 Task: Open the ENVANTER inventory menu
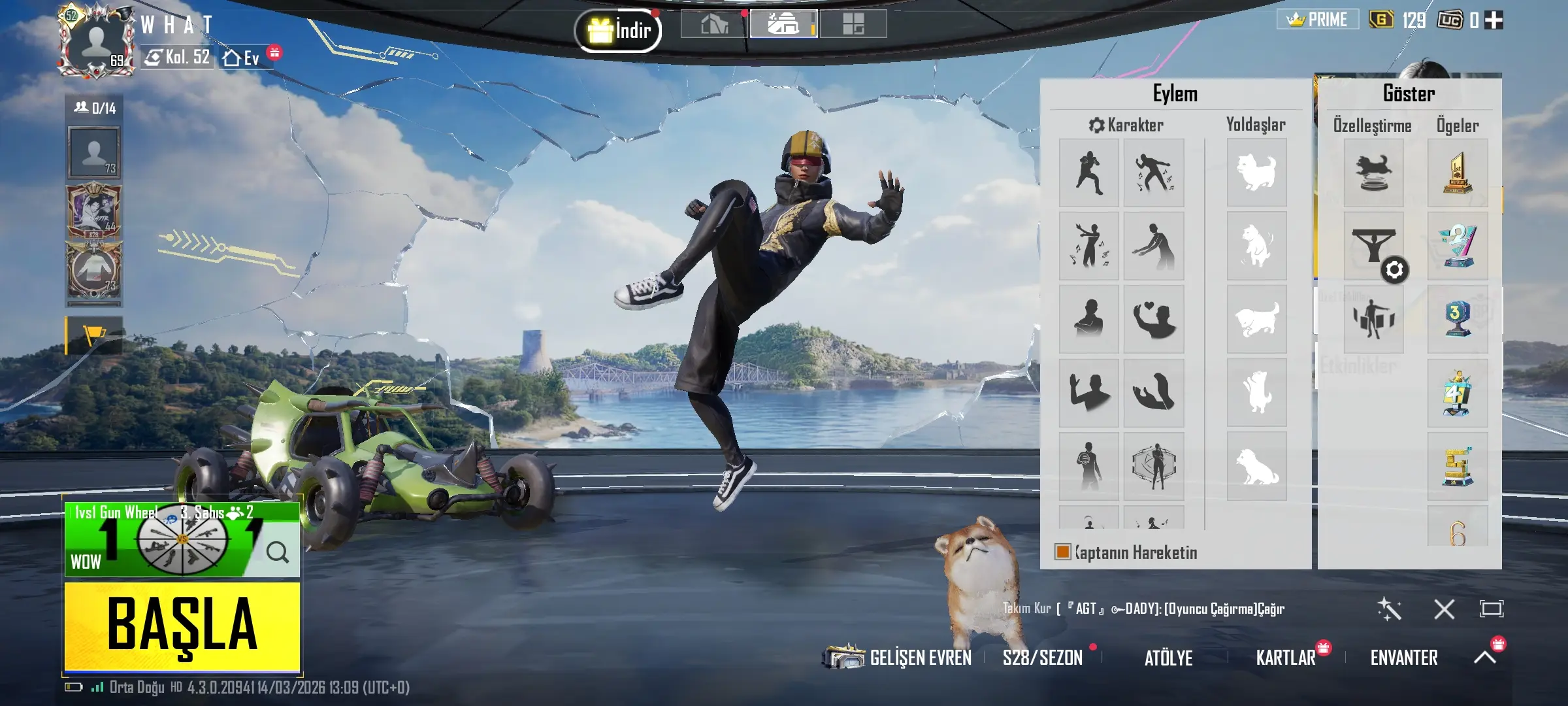(x=1403, y=658)
